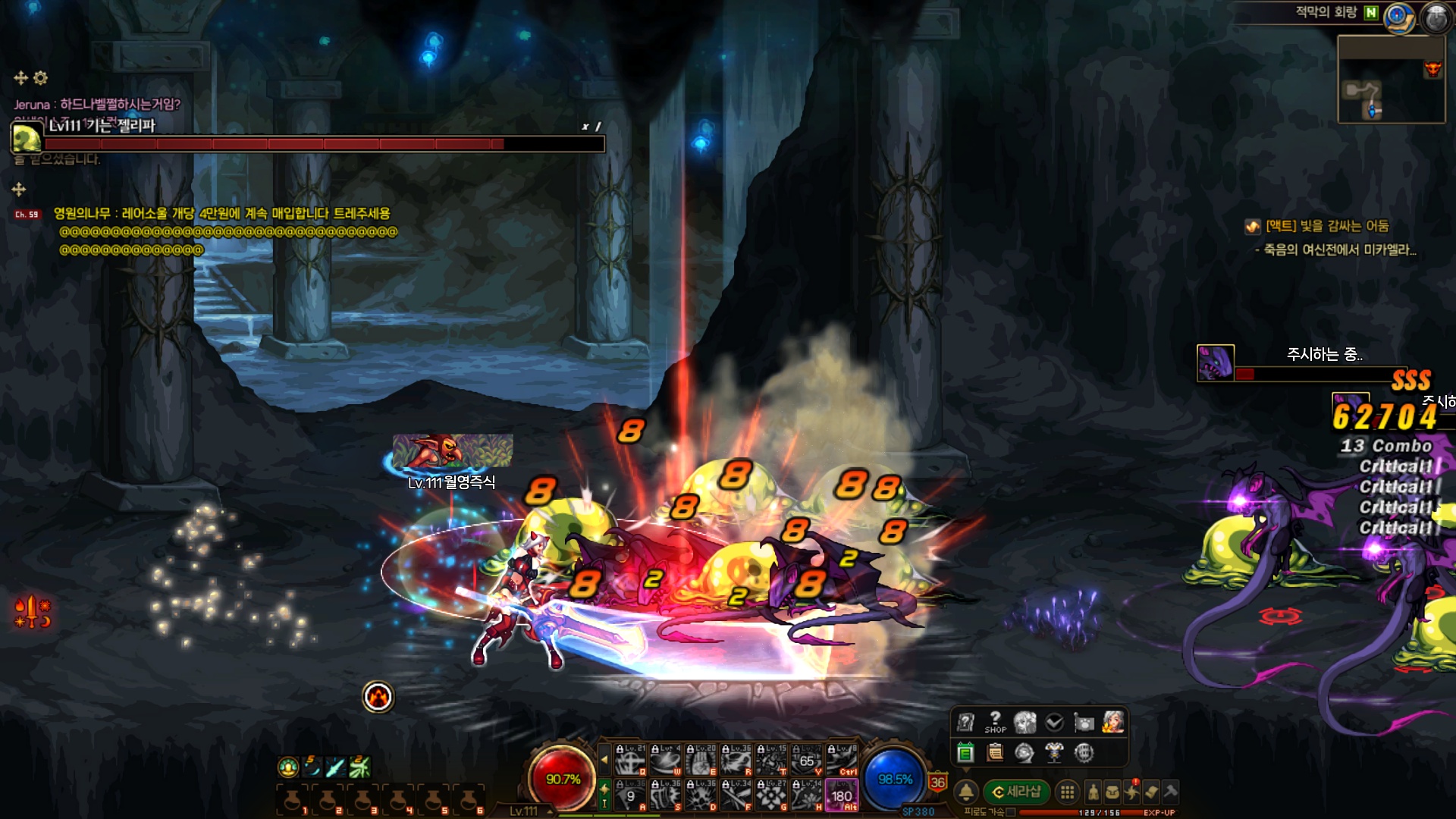The image size is (1456, 819).
Task: Open the SHOP help icon
Action: (x=995, y=722)
